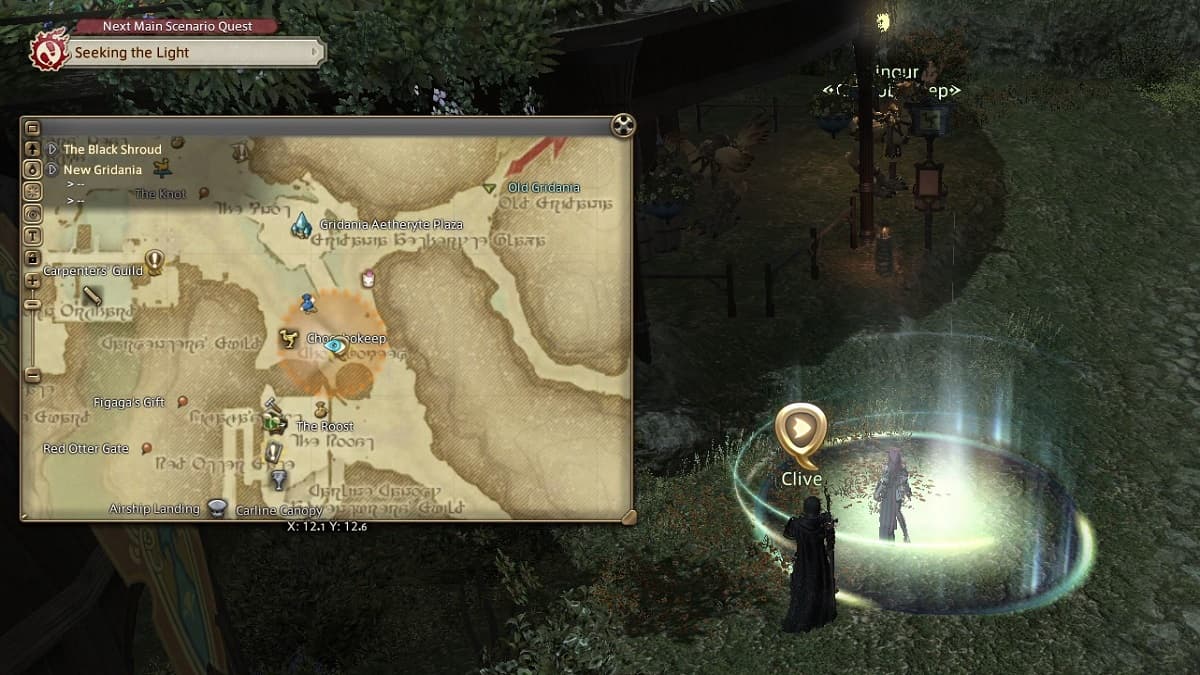Screen dimensions: 1200x675
Task: Expand the New Gridania area entry
Action: pyautogui.click(x=53, y=170)
